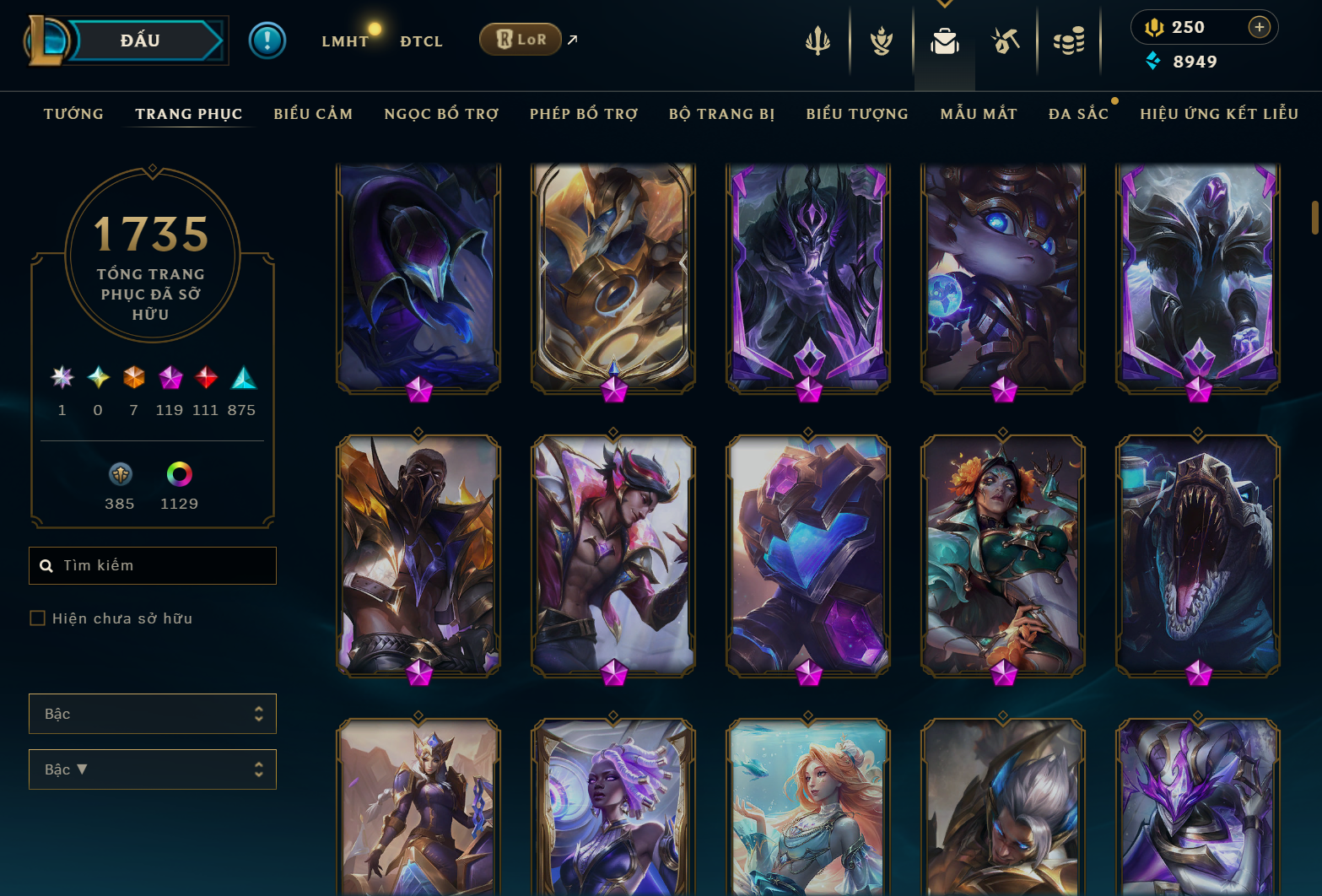Open the first "Bậc" filter dropdown
The width and height of the screenshot is (1322, 896).
[x=152, y=713]
